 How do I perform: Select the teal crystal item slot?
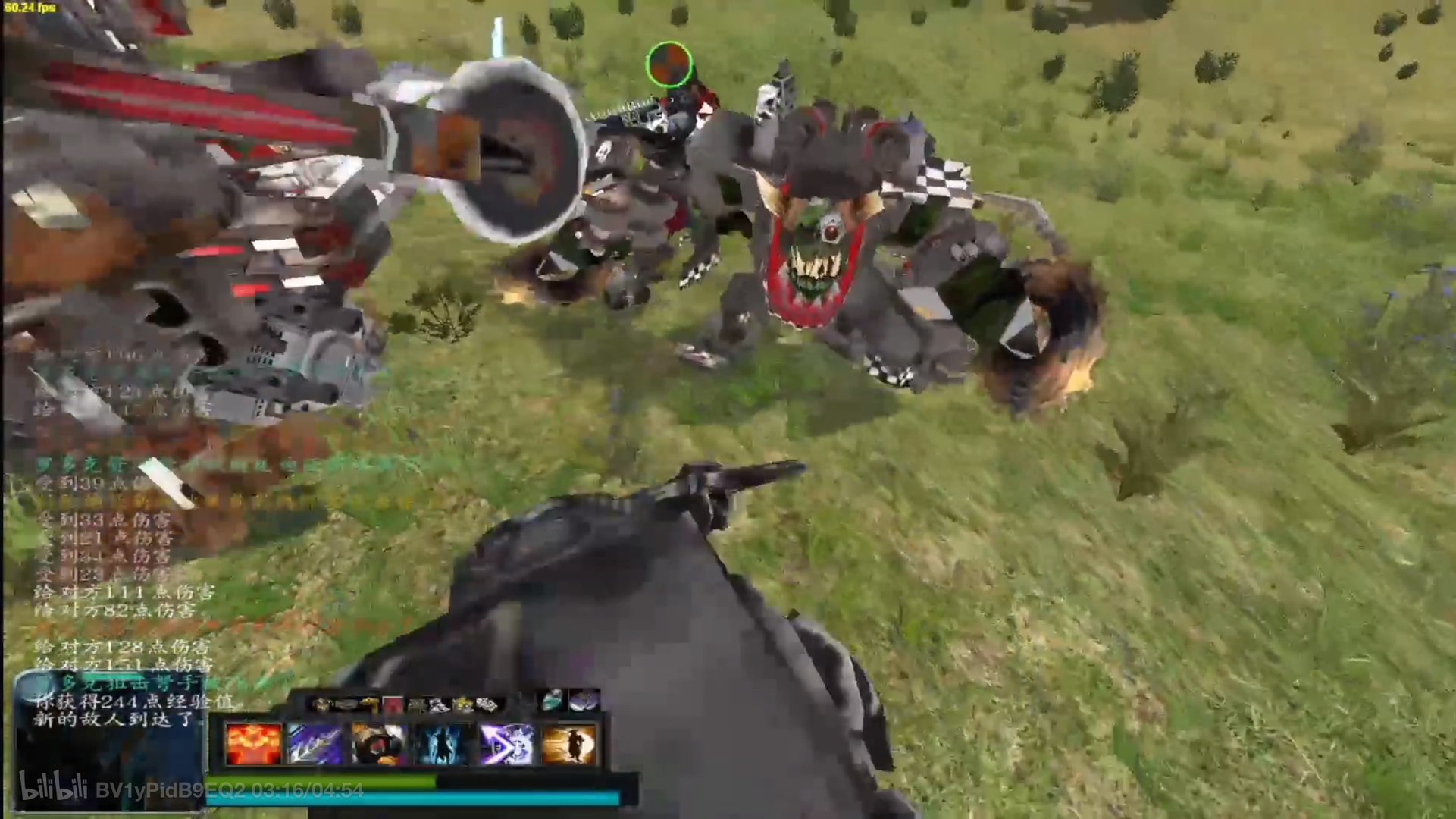(x=553, y=701)
